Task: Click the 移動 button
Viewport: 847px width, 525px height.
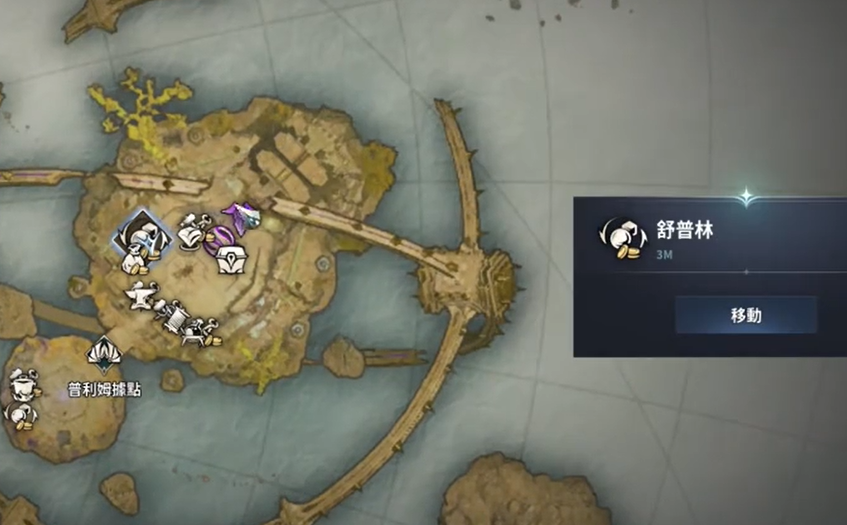Action: pos(746,315)
